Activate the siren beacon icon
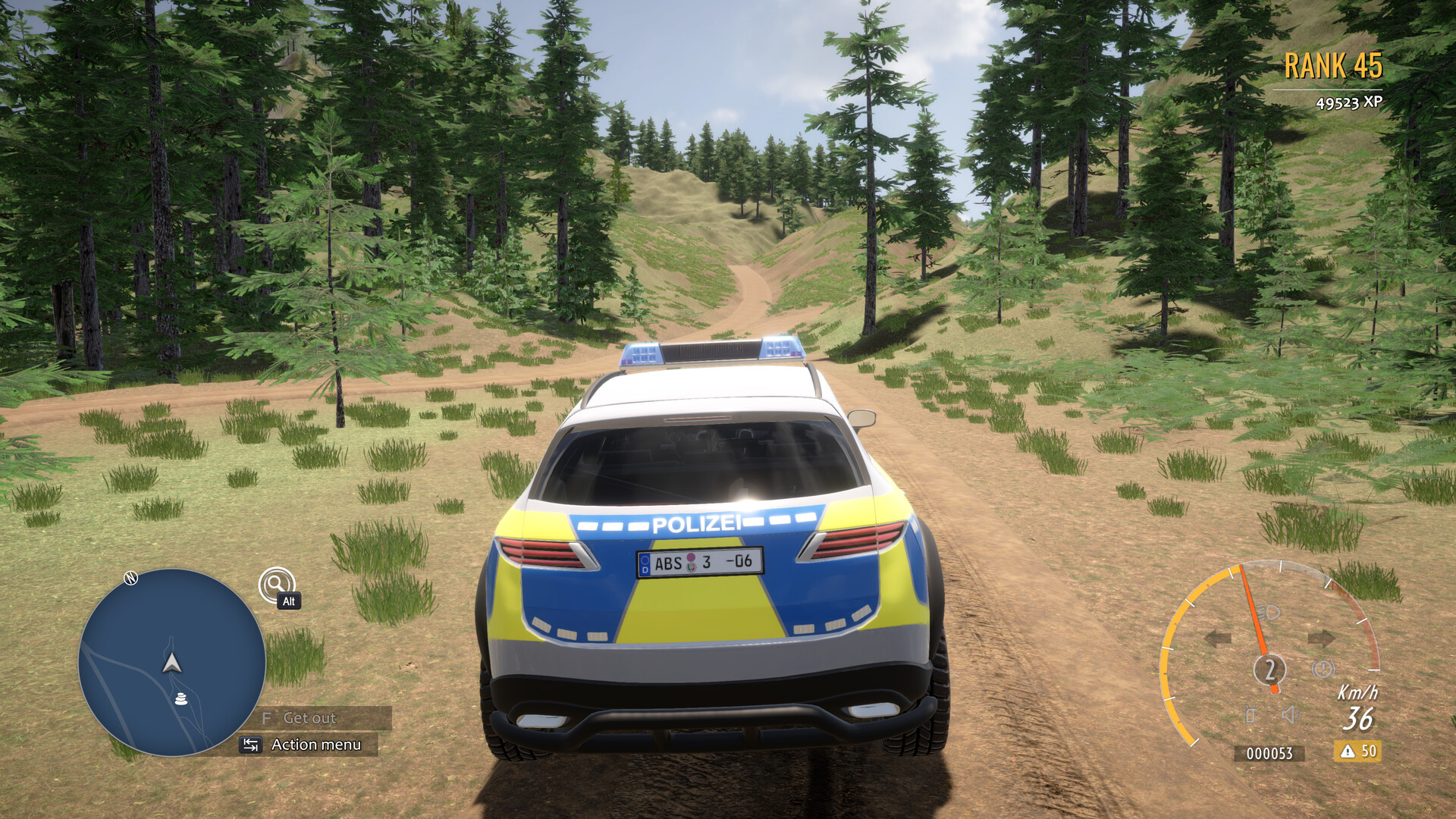Viewport: 1456px width, 819px height. [x=1250, y=714]
